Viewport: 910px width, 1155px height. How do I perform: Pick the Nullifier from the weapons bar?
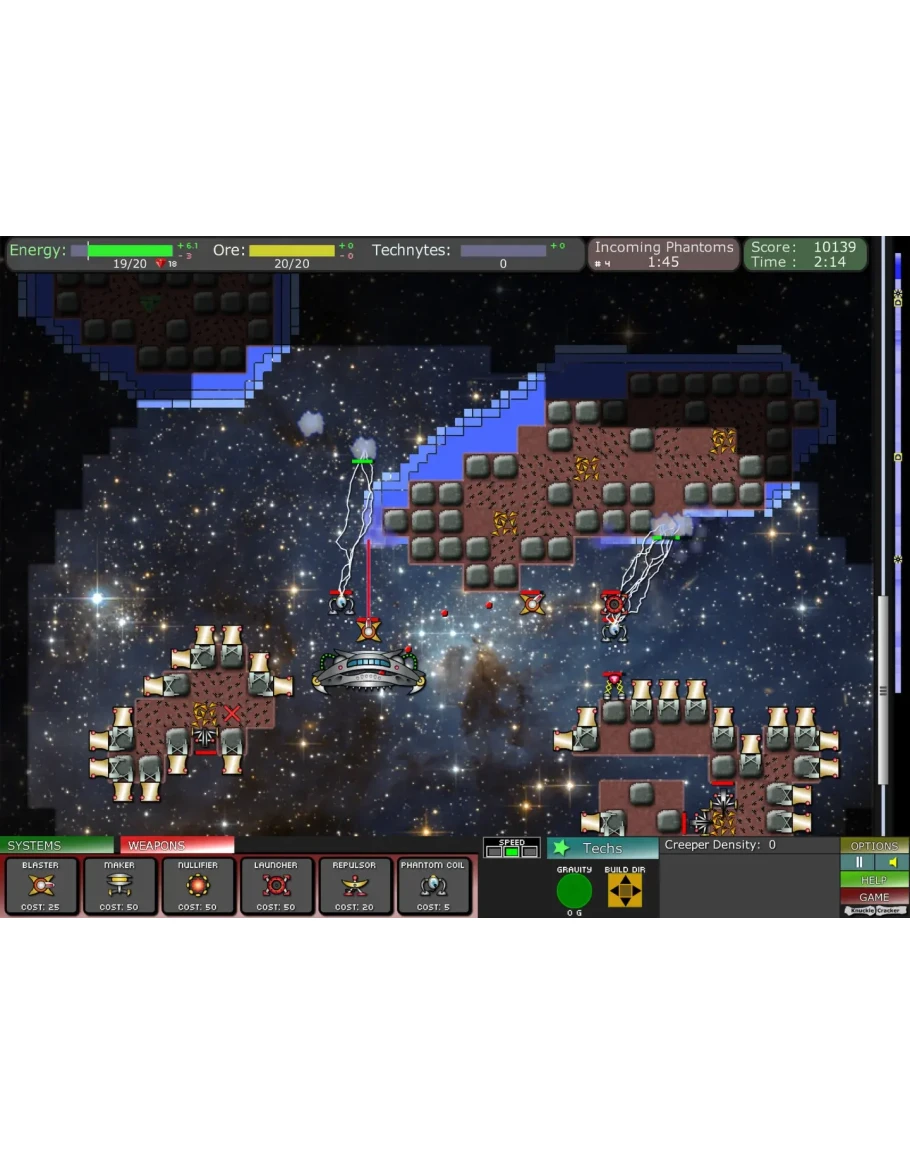point(198,886)
